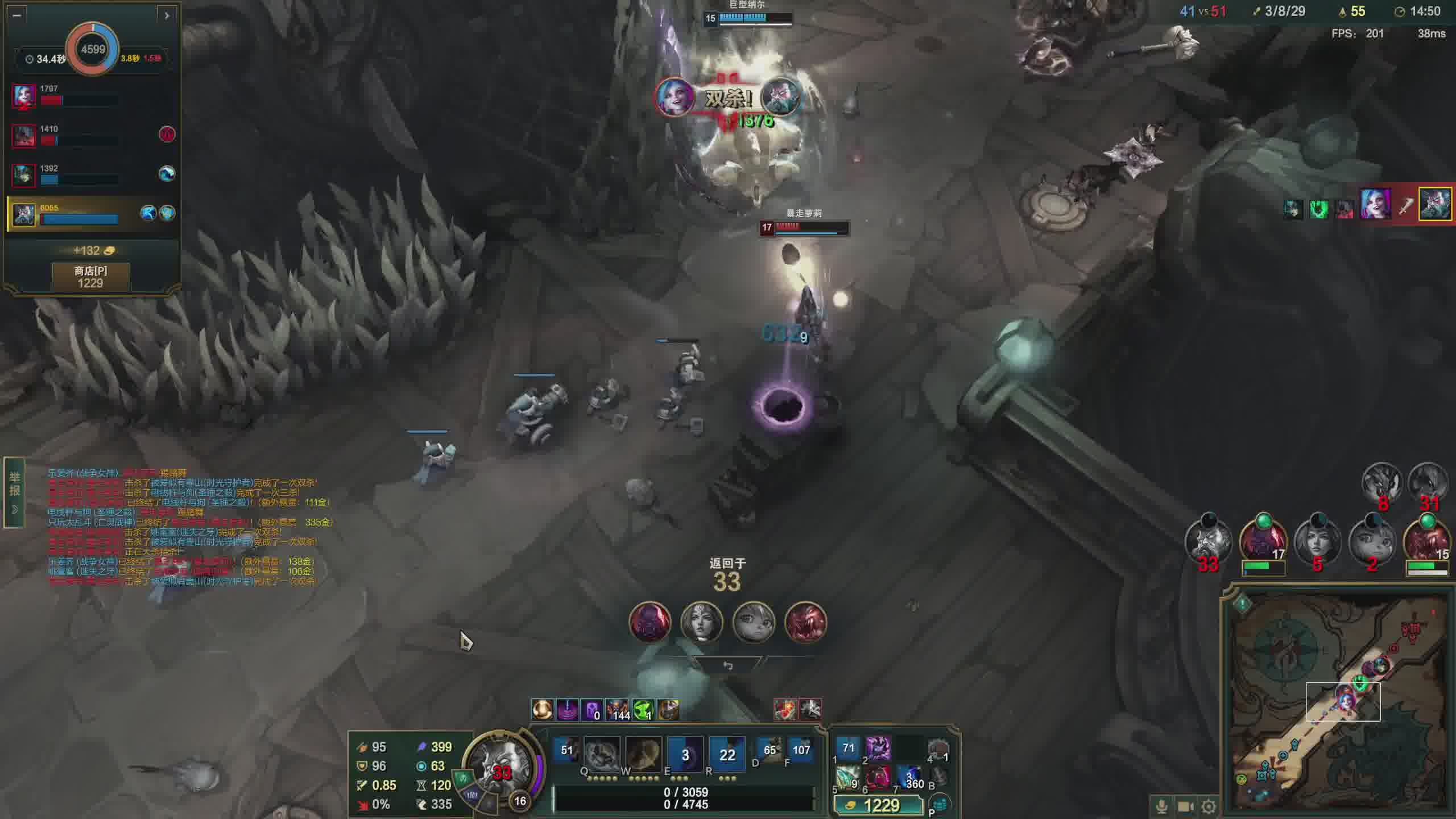Minimize the death recap panel
This screenshot has height=819, width=1456.
coord(16,15)
